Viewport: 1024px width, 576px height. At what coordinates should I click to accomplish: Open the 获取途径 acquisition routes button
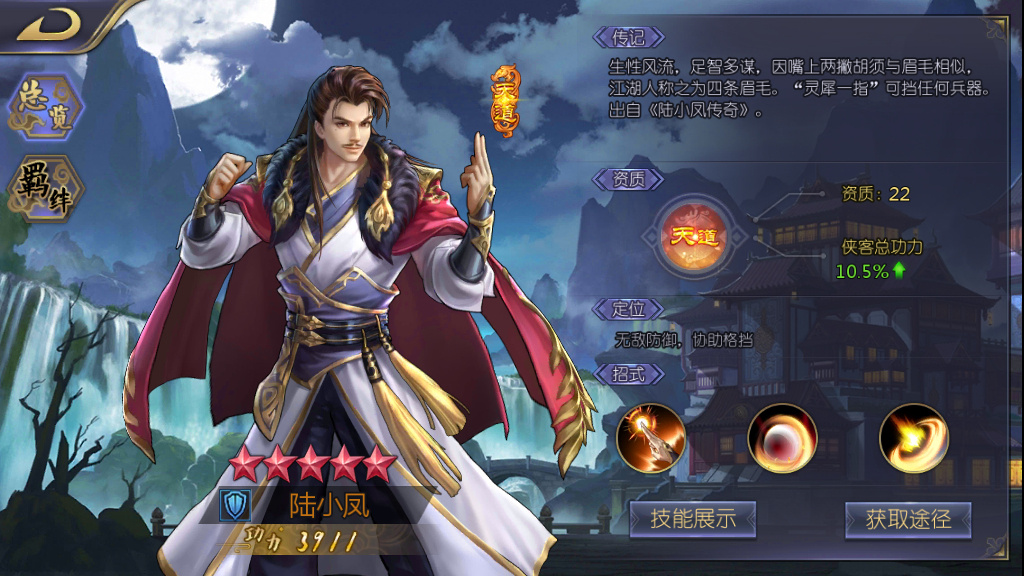(907, 519)
